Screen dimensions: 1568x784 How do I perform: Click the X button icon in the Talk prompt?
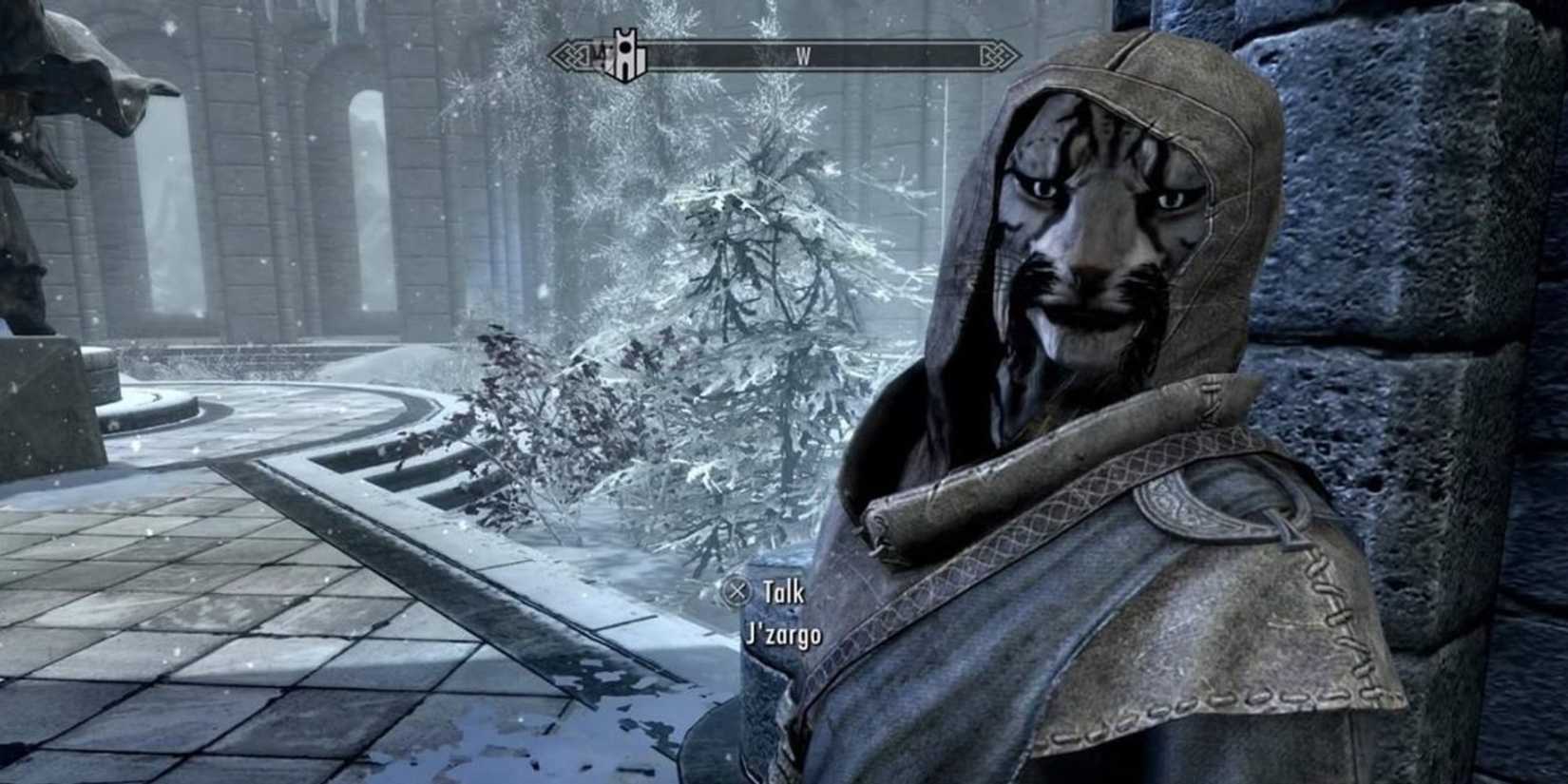click(x=737, y=592)
